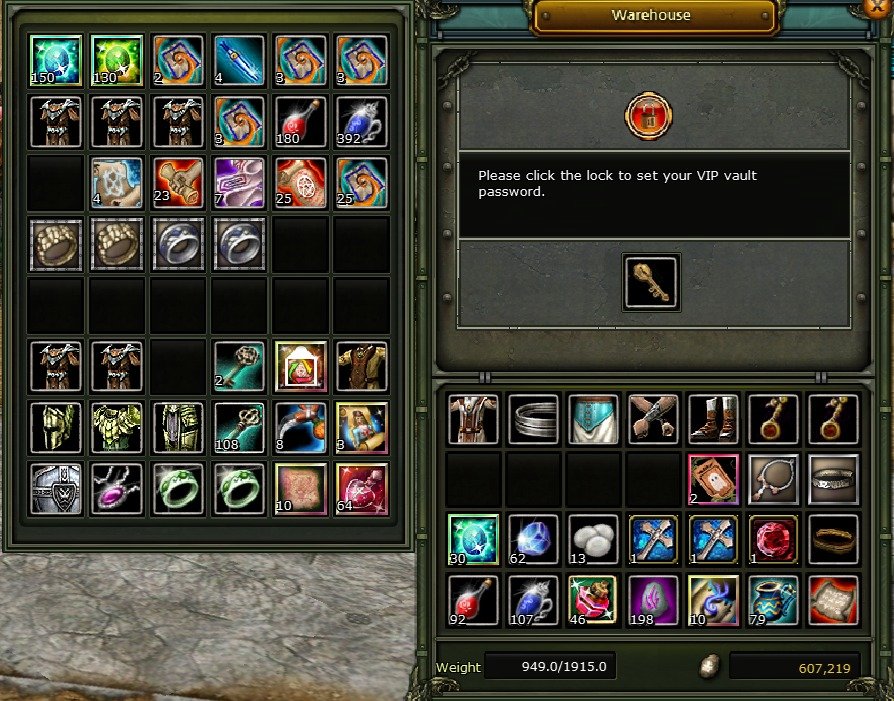Select the red potion stack of 64
894x701 pixels.
[362, 488]
